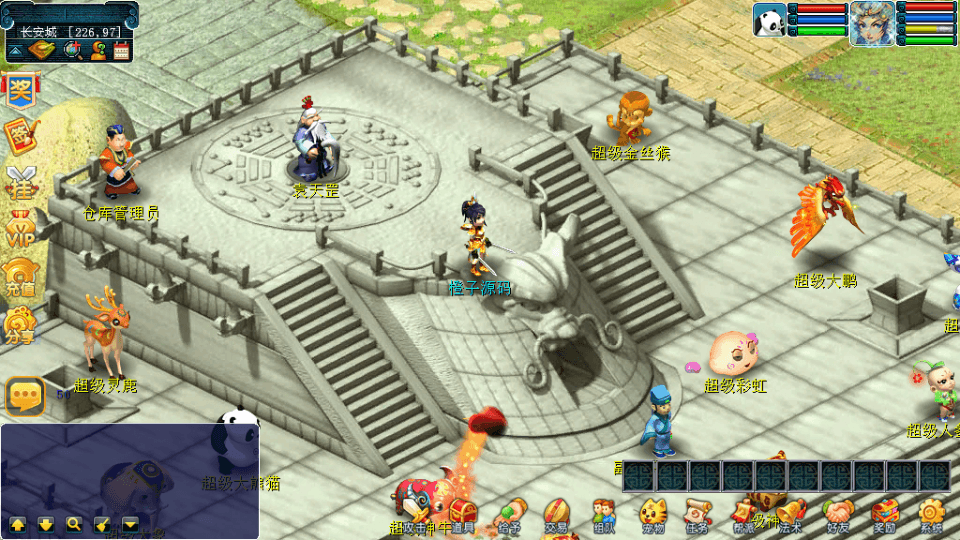This screenshot has height=540, width=960.
Task: Open the 系统 system settings gear
Action: (931, 514)
